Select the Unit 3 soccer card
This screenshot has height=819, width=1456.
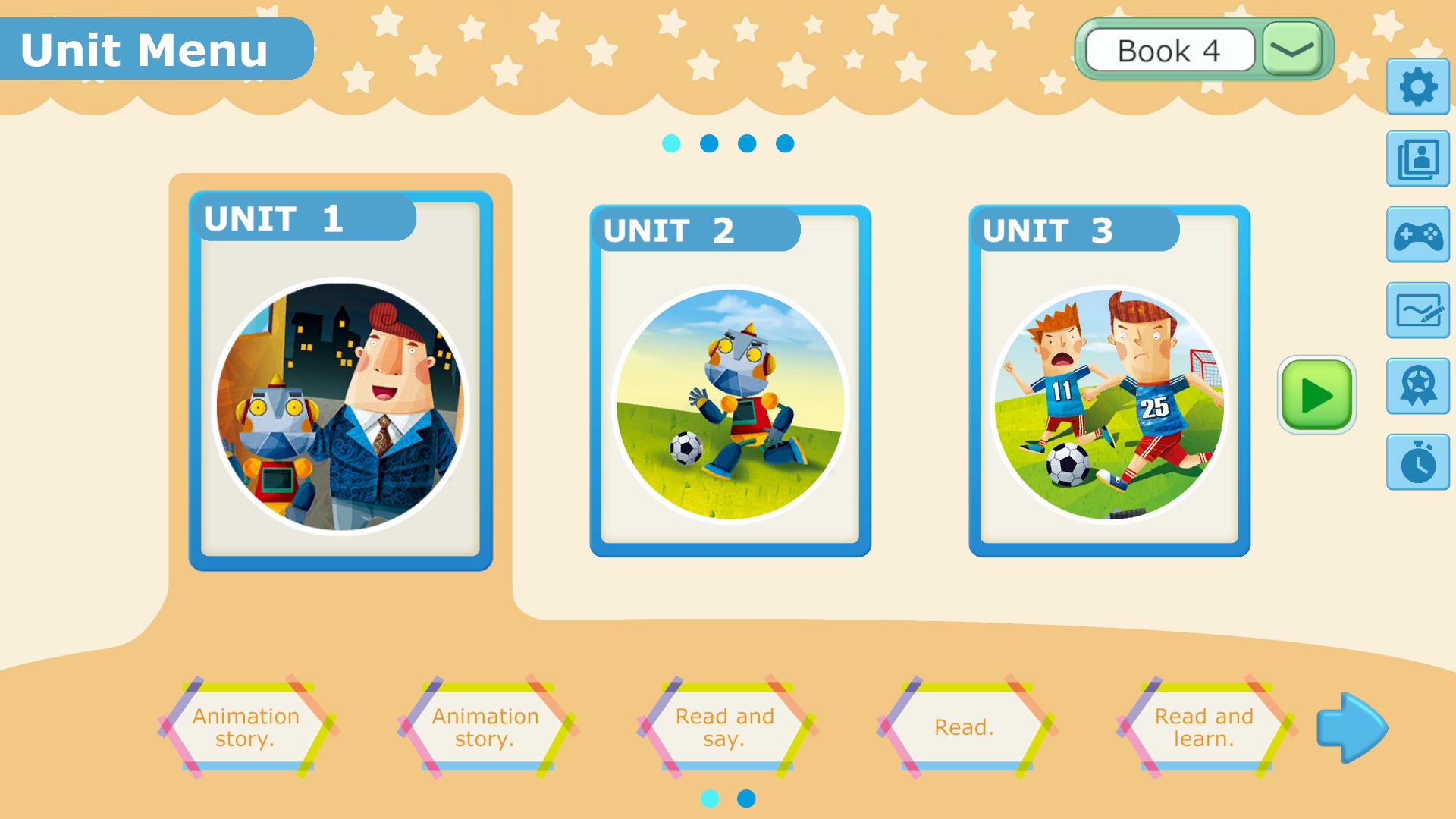click(x=1109, y=381)
